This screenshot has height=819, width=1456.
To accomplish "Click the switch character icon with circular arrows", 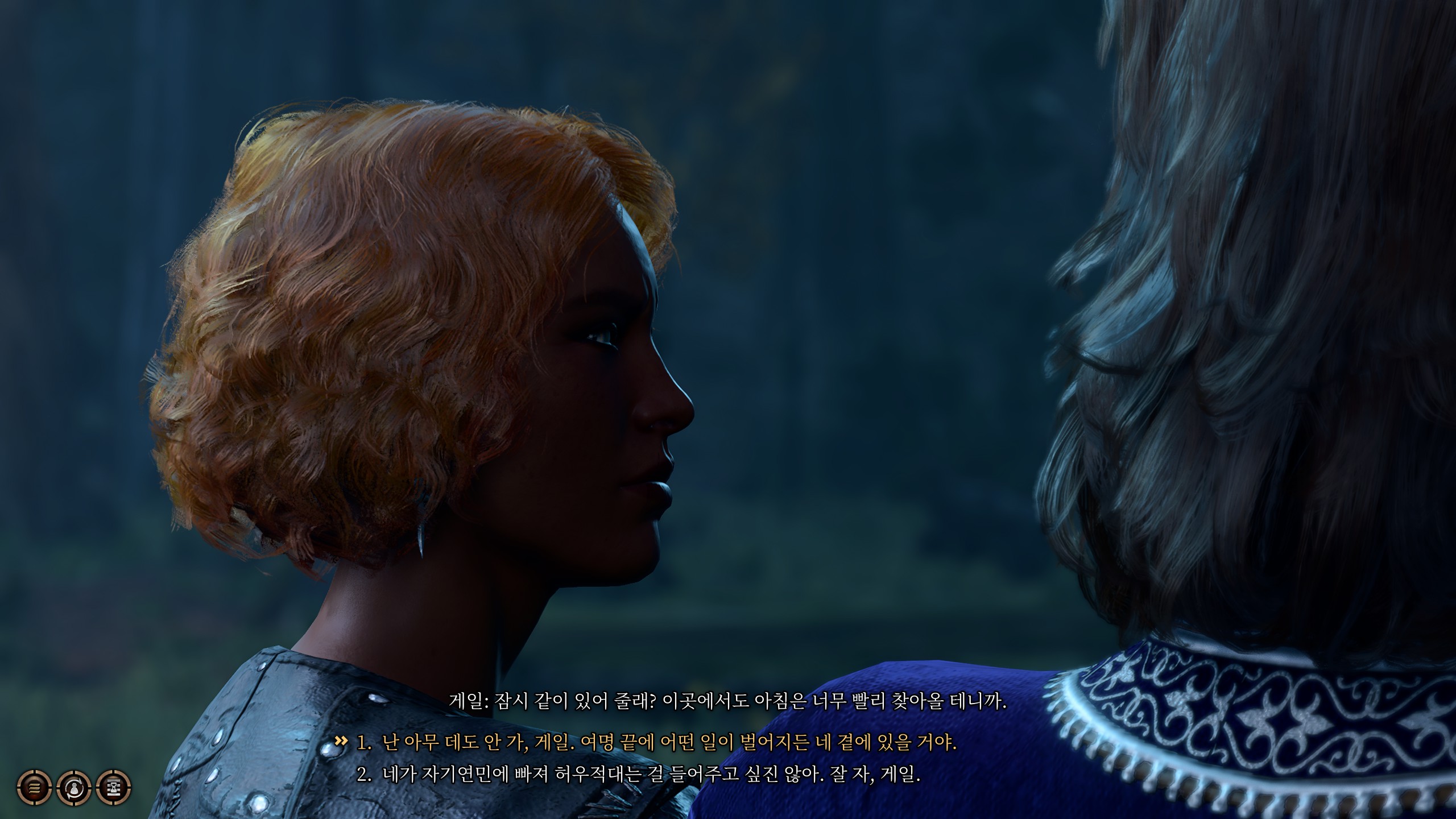I will point(74,788).
